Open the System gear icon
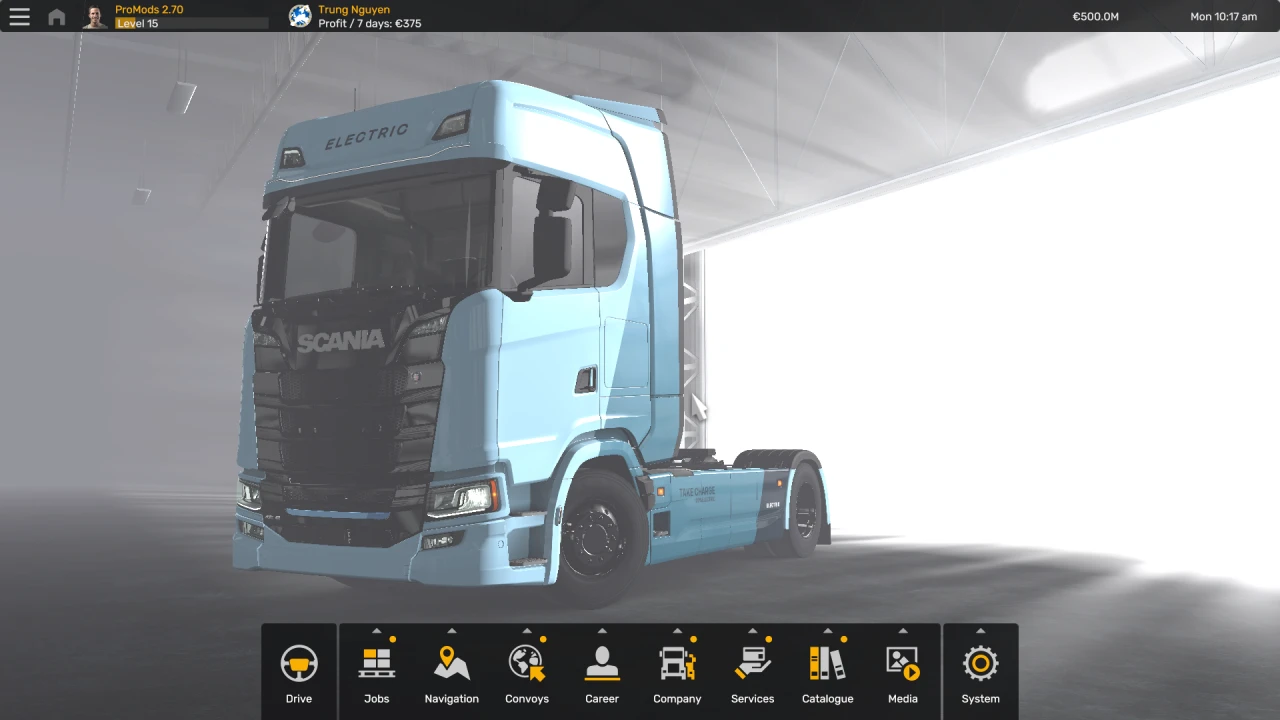Viewport: 1280px width, 720px height. 980,661
